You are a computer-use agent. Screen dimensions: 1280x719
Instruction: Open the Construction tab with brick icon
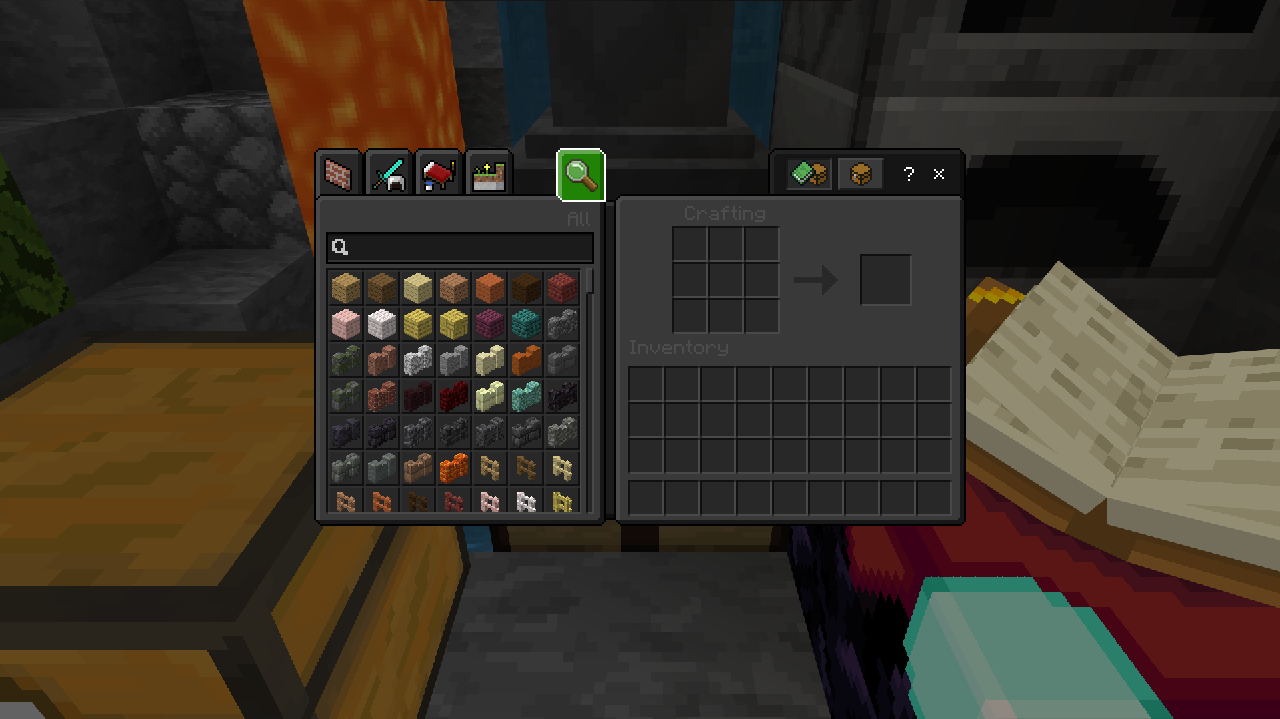point(339,175)
